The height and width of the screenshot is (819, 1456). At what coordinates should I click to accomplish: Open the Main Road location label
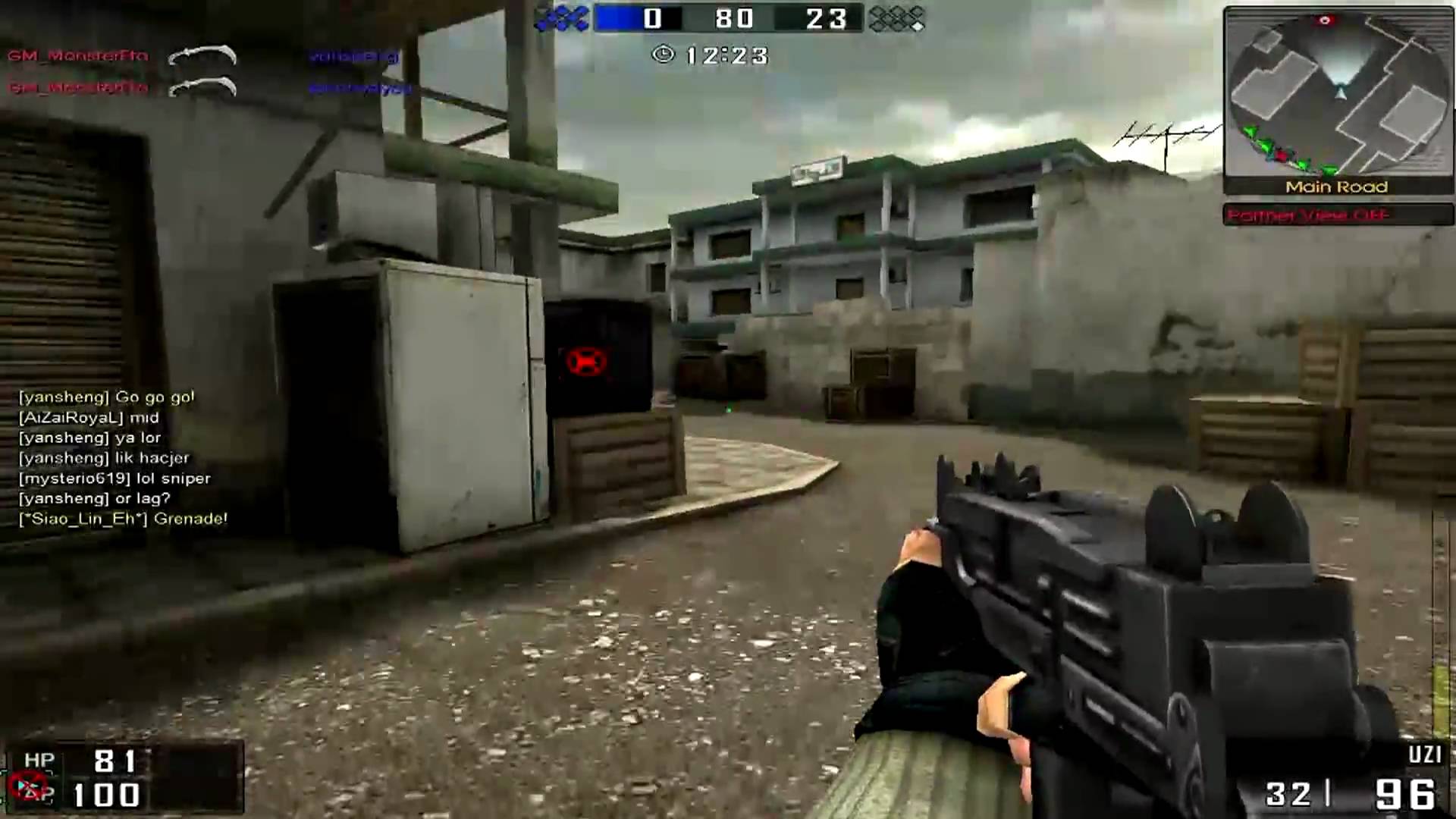(1338, 187)
